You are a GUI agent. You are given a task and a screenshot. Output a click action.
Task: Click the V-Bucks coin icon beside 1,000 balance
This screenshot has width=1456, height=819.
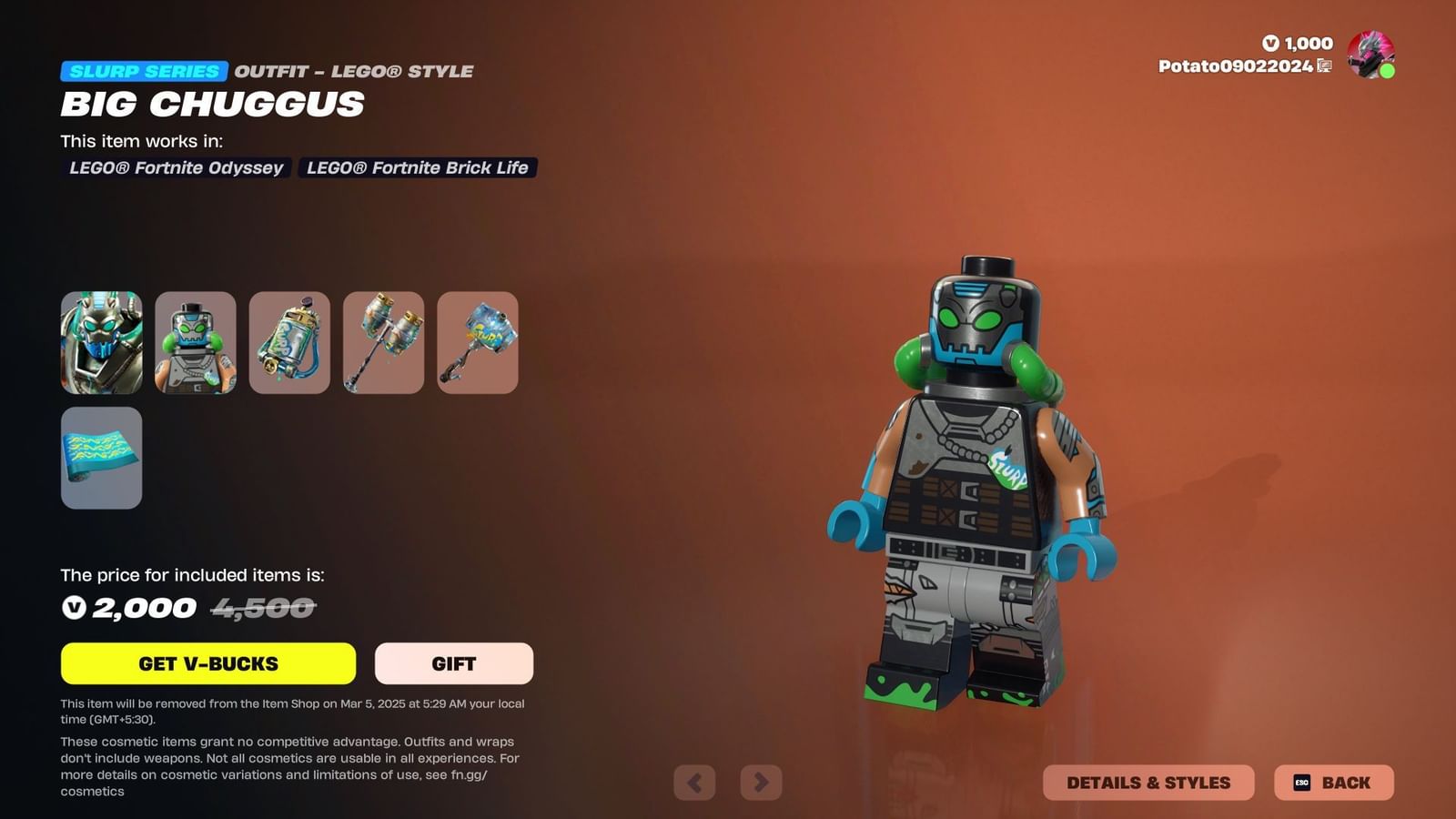click(x=1272, y=43)
